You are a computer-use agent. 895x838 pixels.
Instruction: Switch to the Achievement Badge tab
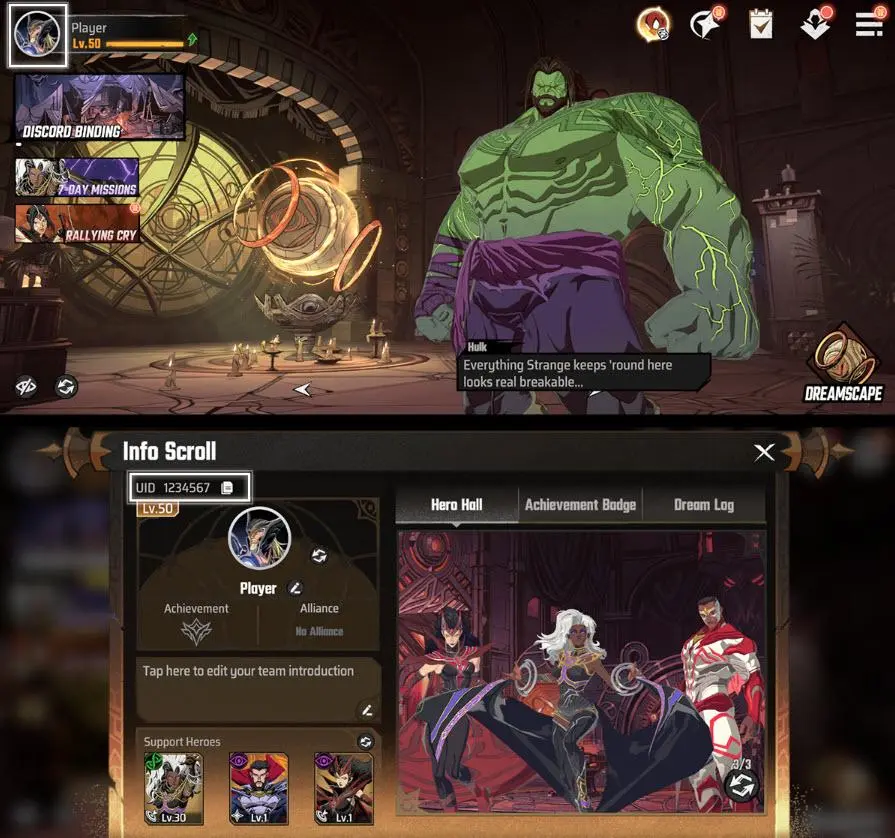click(x=580, y=505)
